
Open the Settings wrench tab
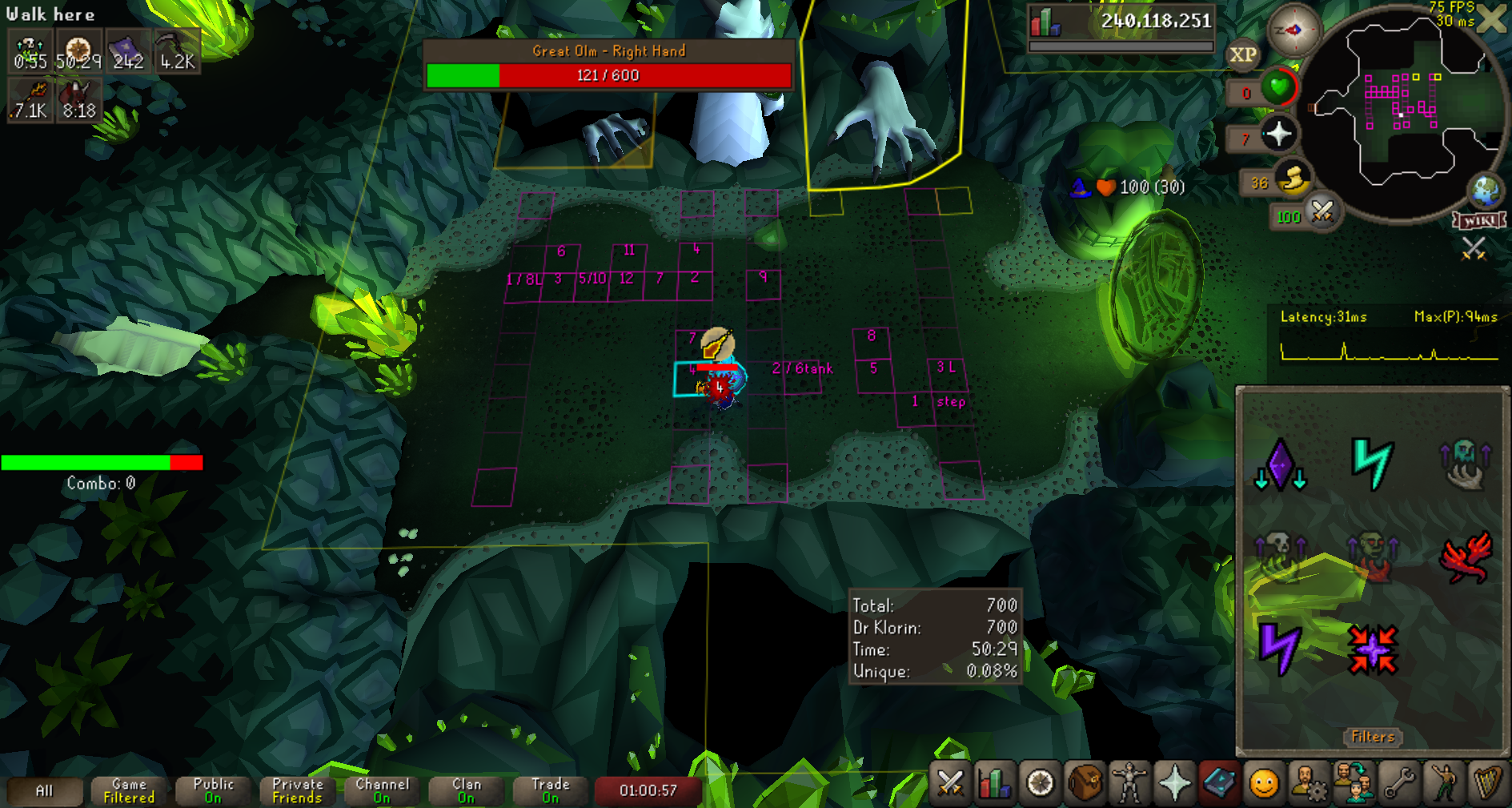tap(1399, 783)
